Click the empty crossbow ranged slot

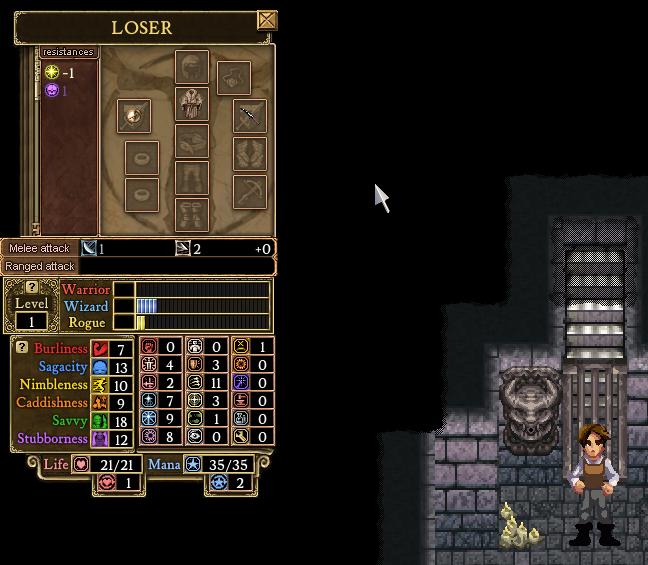pyautogui.click(x=250, y=191)
